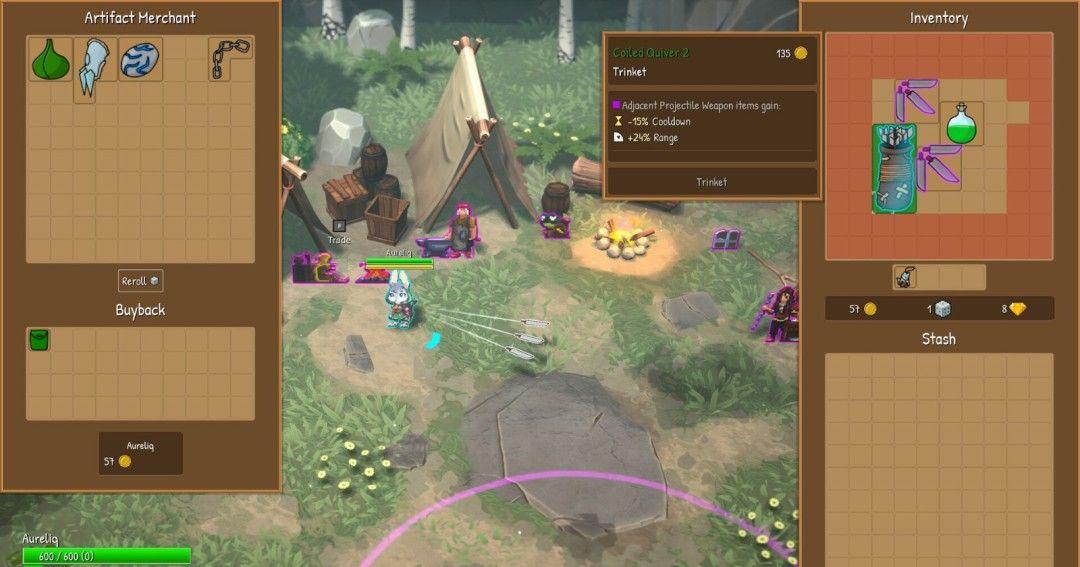Select the small item below the inventory grid
The width and height of the screenshot is (1080, 567).
(905, 278)
